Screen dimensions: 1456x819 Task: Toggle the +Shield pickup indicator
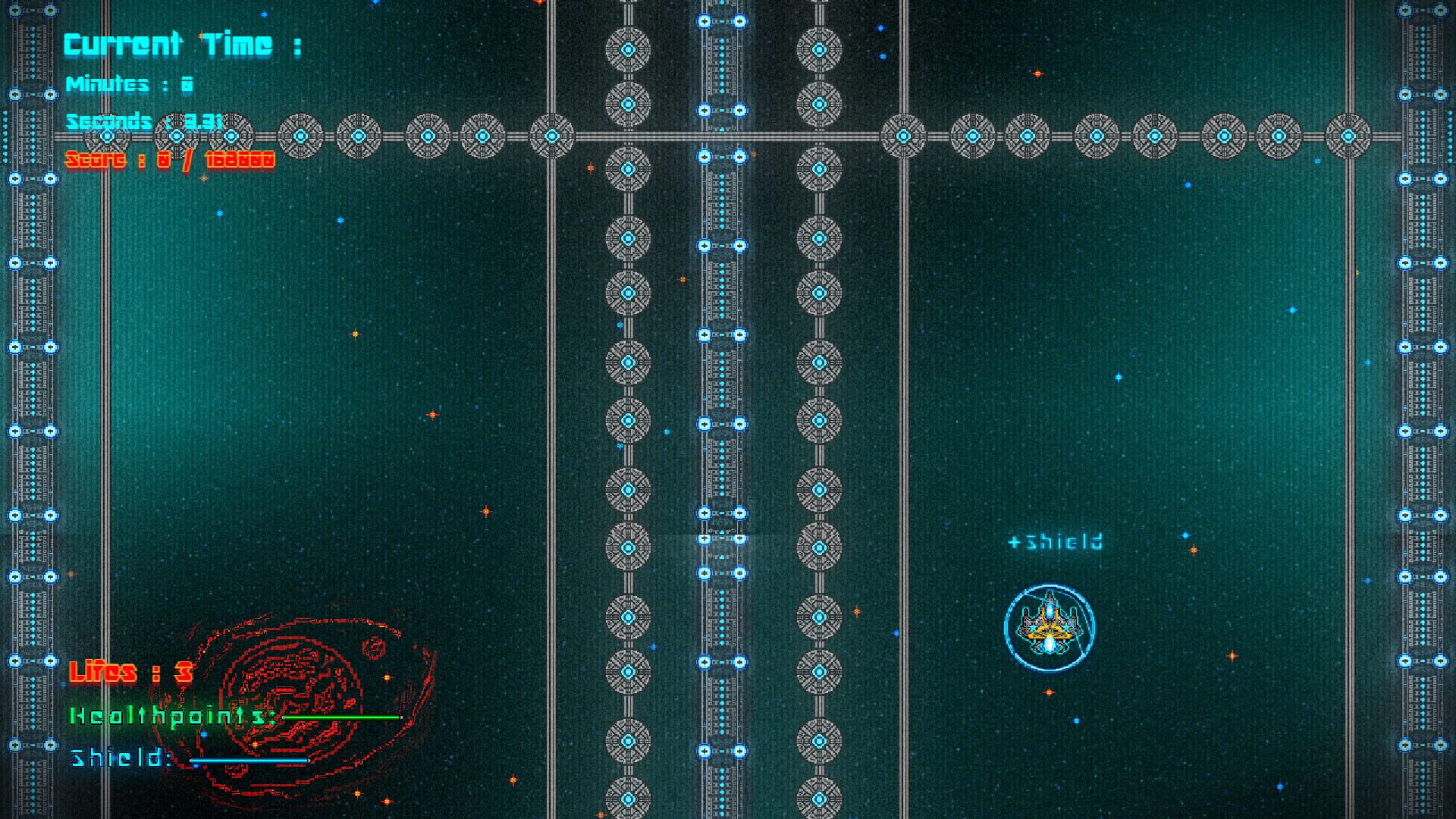point(1056,540)
